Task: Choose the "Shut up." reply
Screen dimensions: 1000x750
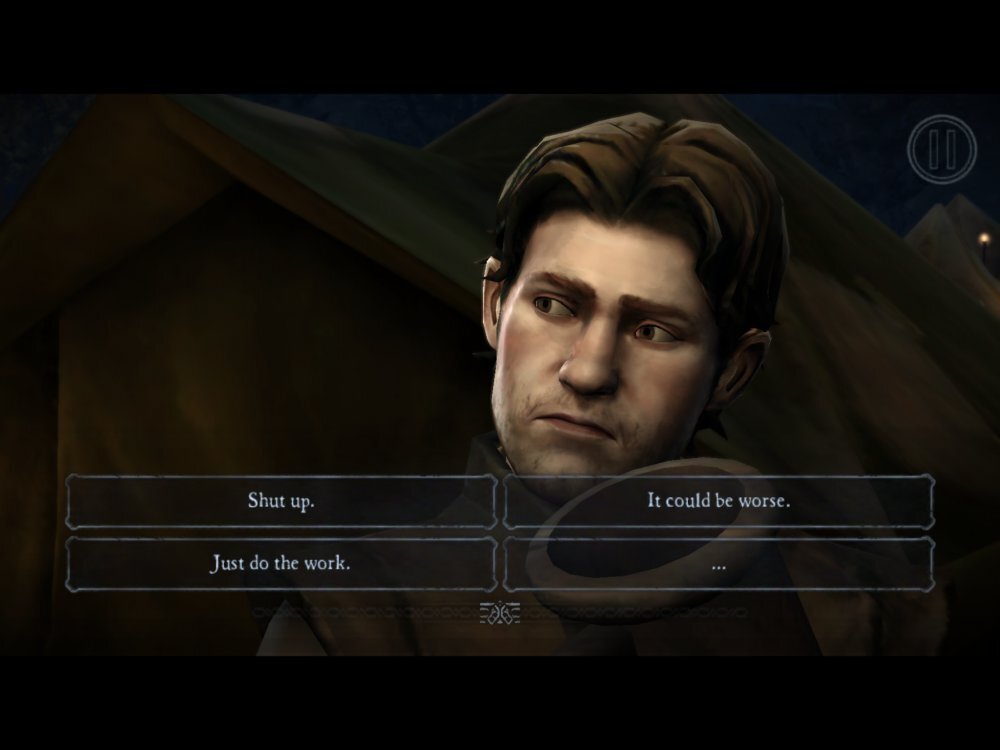Action: click(x=281, y=501)
